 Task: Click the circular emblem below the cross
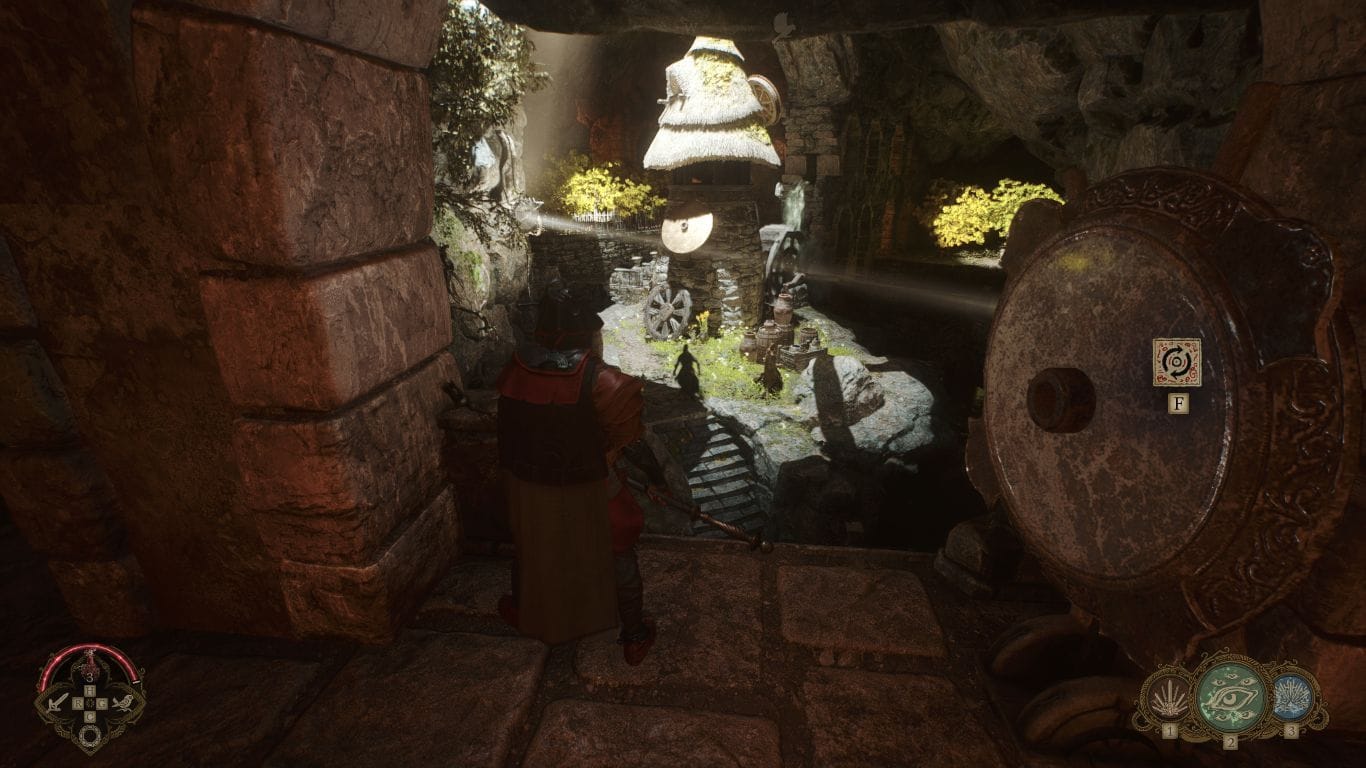tap(89, 734)
